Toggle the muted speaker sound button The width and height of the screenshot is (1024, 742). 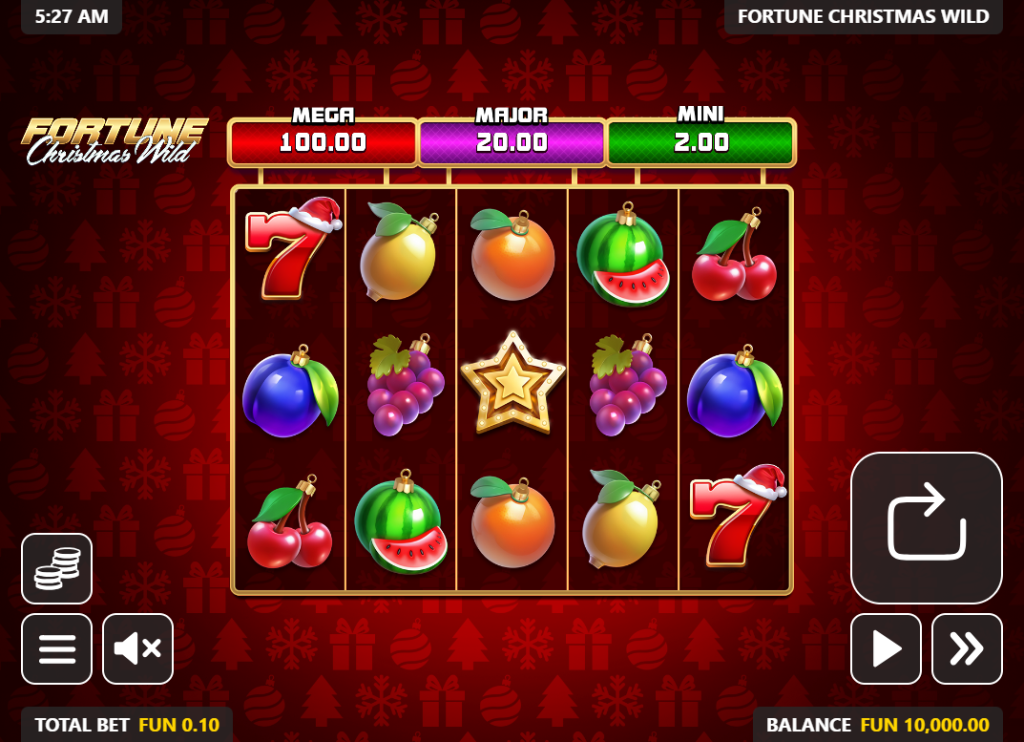[x=138, y=649]
